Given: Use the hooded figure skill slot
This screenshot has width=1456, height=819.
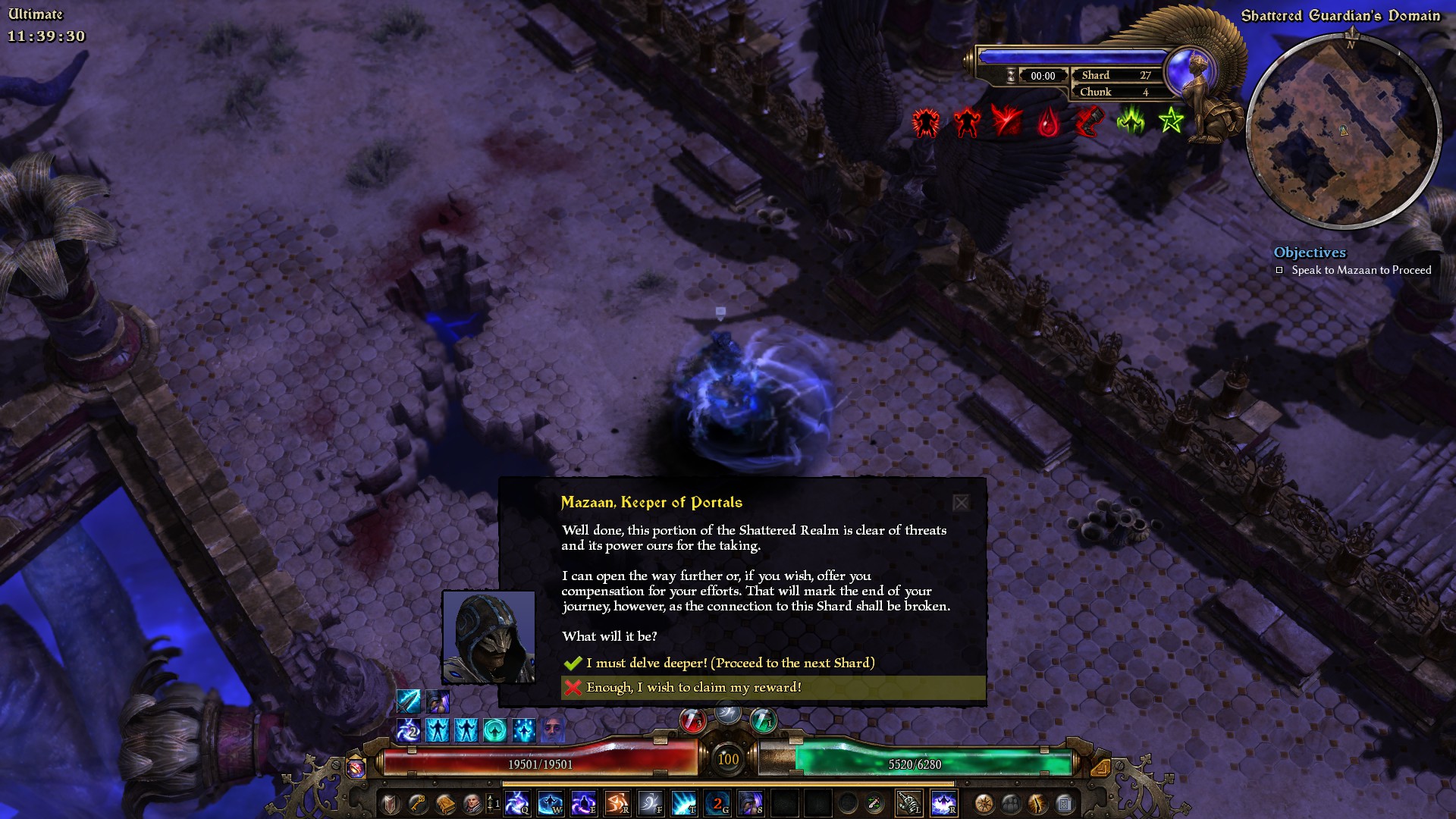Looking at the screenshot, I should pyautogui.click(x=751, y=803).
